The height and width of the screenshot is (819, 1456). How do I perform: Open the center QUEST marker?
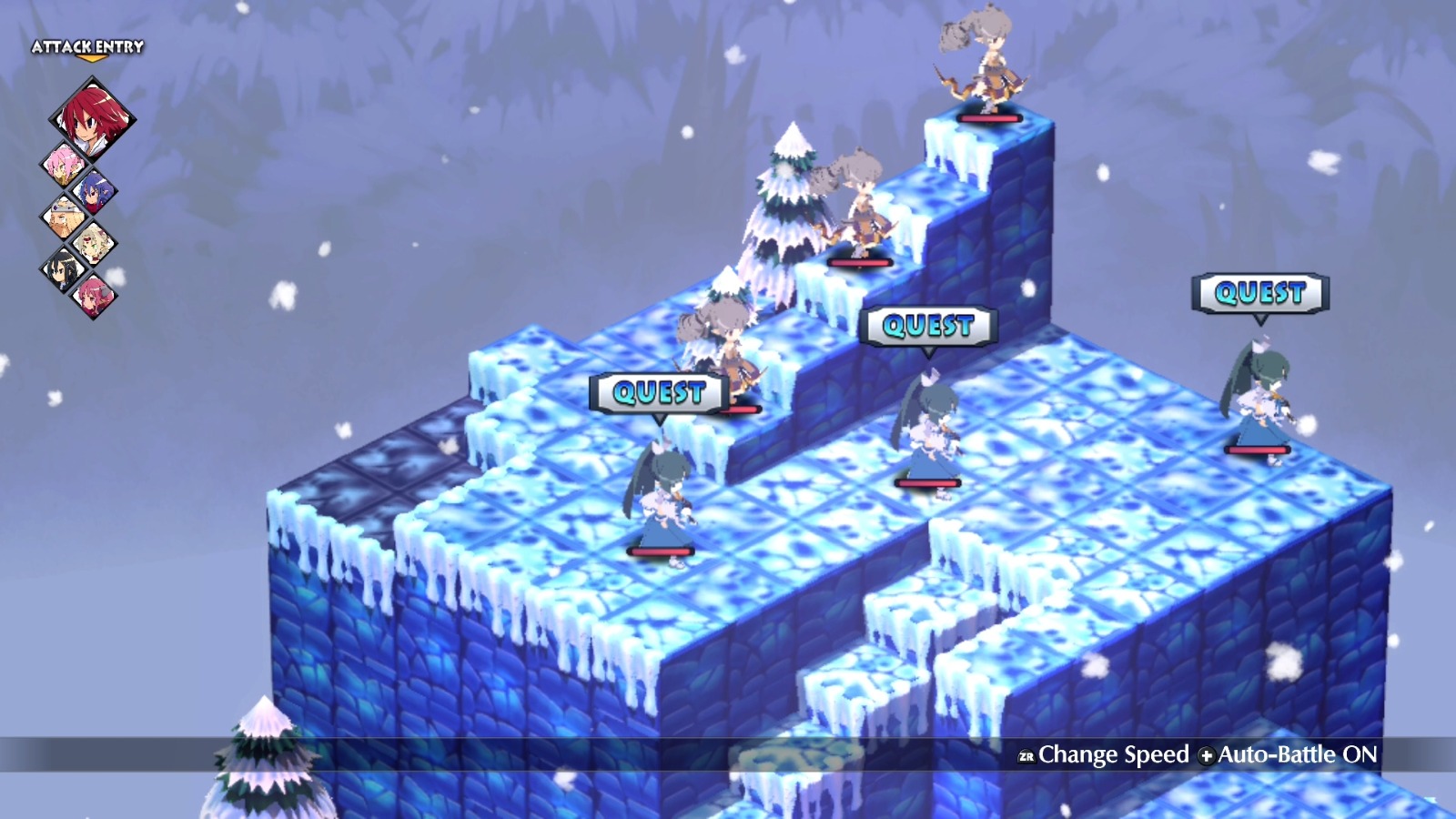coord(930,323)
